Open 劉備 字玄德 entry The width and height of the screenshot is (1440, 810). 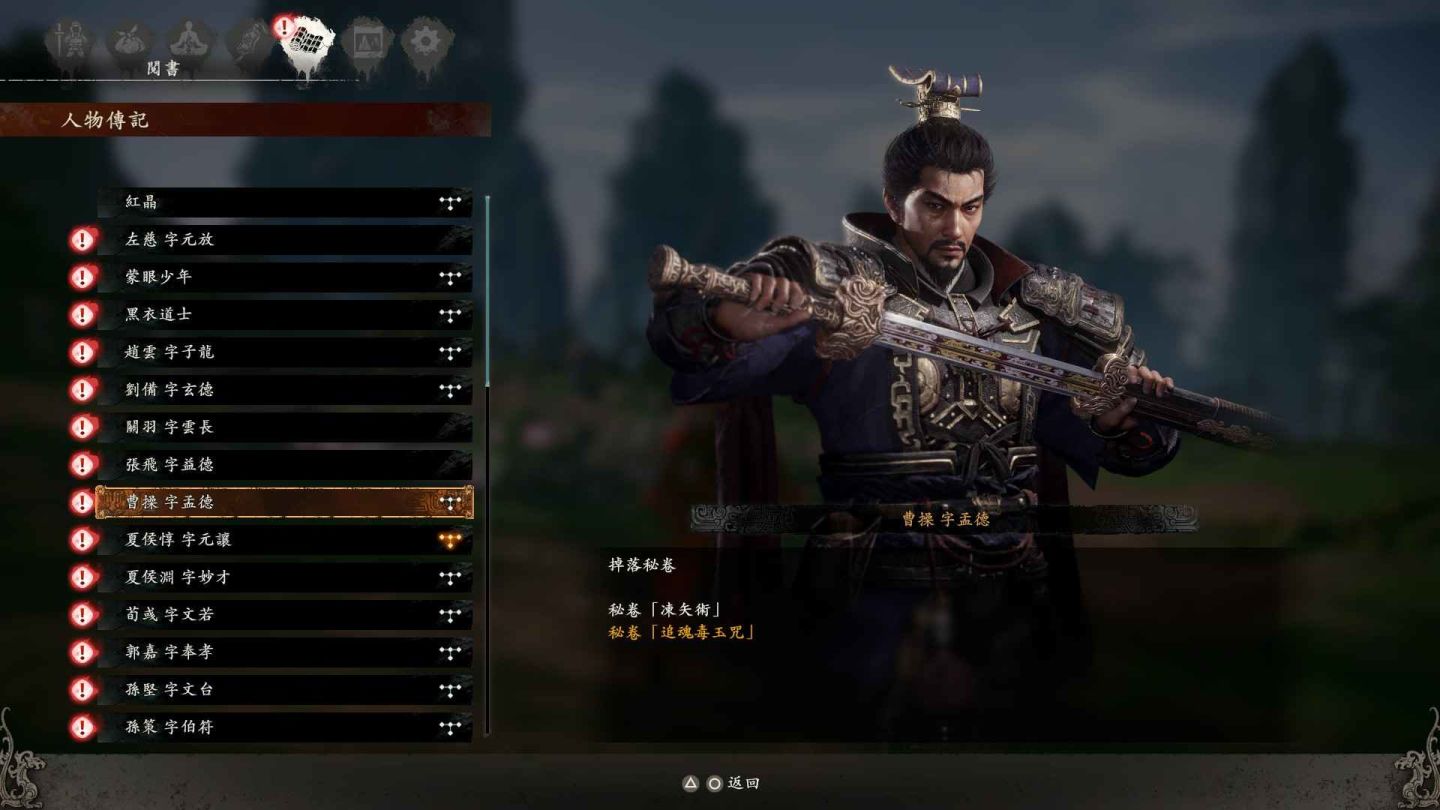coord(284,389)
